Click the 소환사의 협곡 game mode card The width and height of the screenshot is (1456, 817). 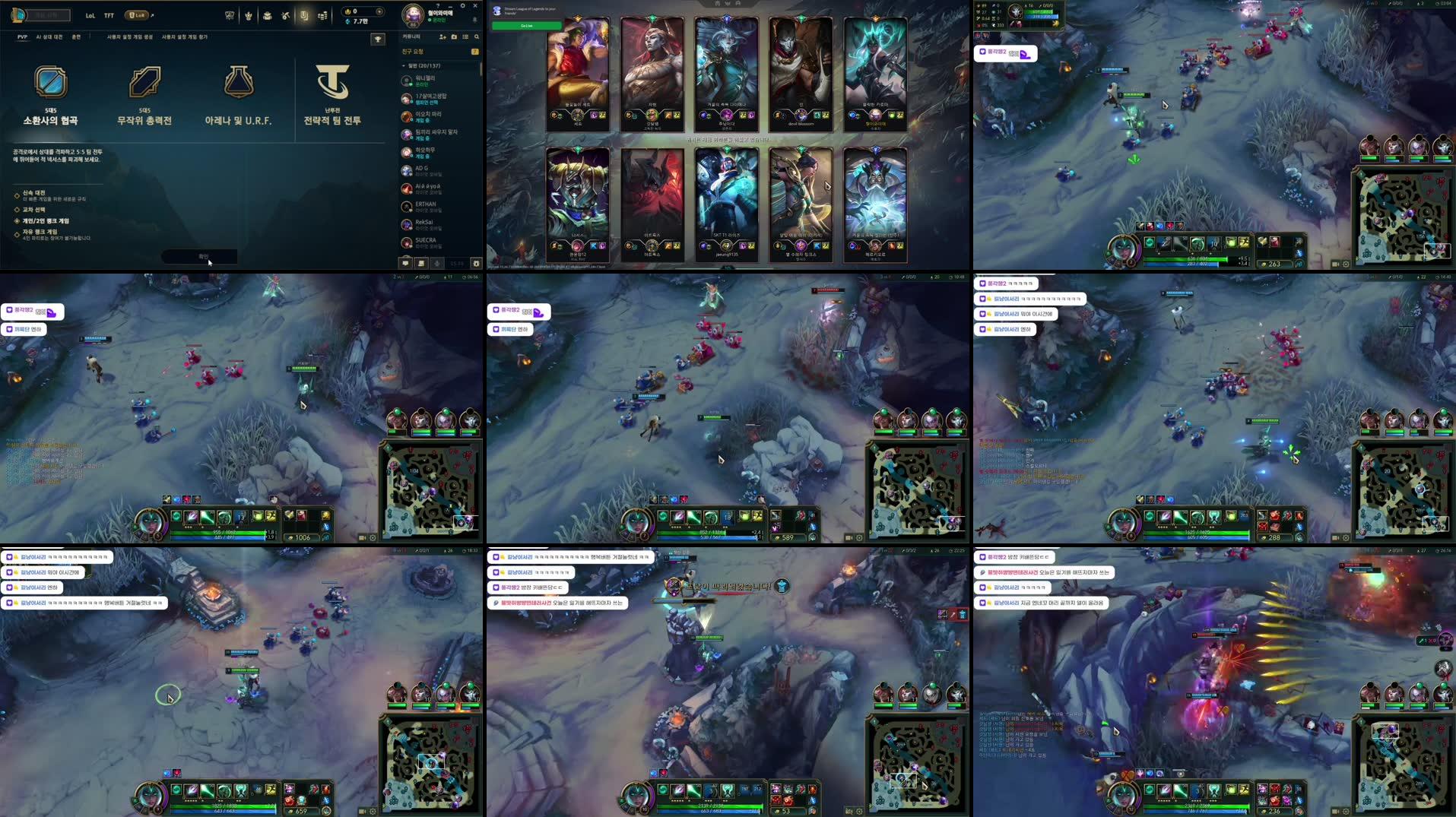click(x=54, y=95)
